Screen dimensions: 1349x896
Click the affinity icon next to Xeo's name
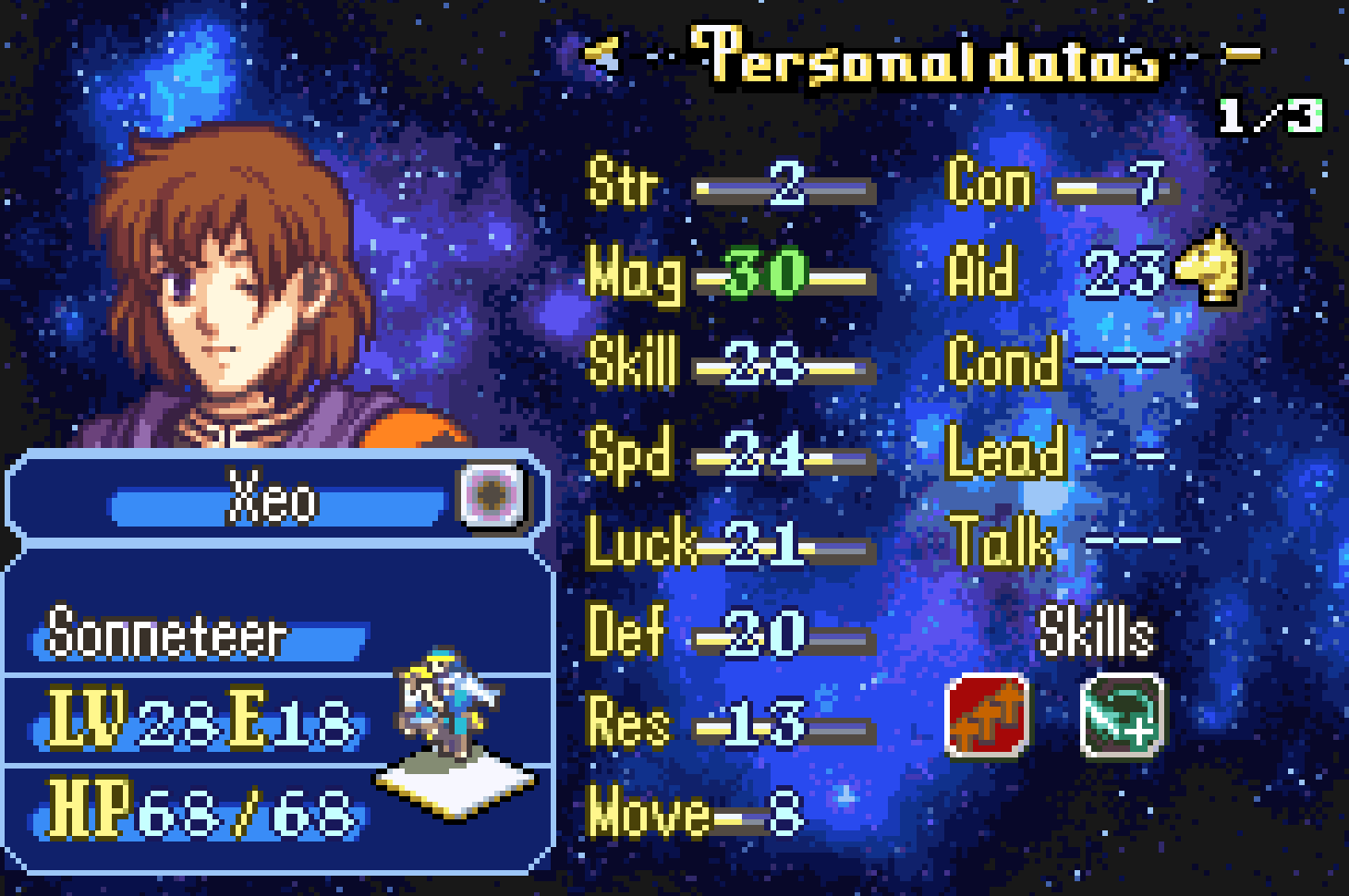coord(491,496)
